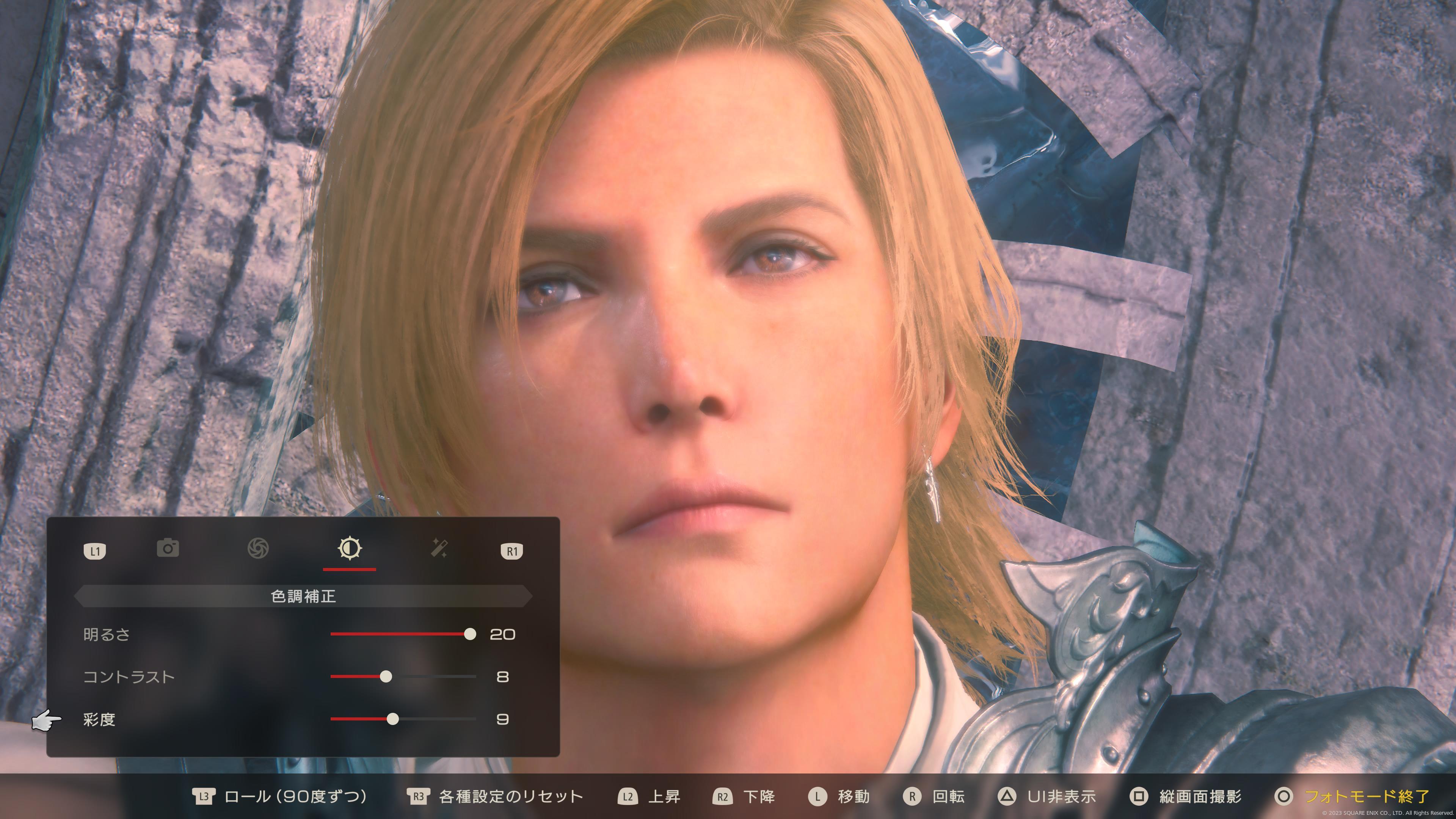Switch to the magic wand effects tab
The height and width of the screenshot is (819, 1456).
[x=439, y=548]
